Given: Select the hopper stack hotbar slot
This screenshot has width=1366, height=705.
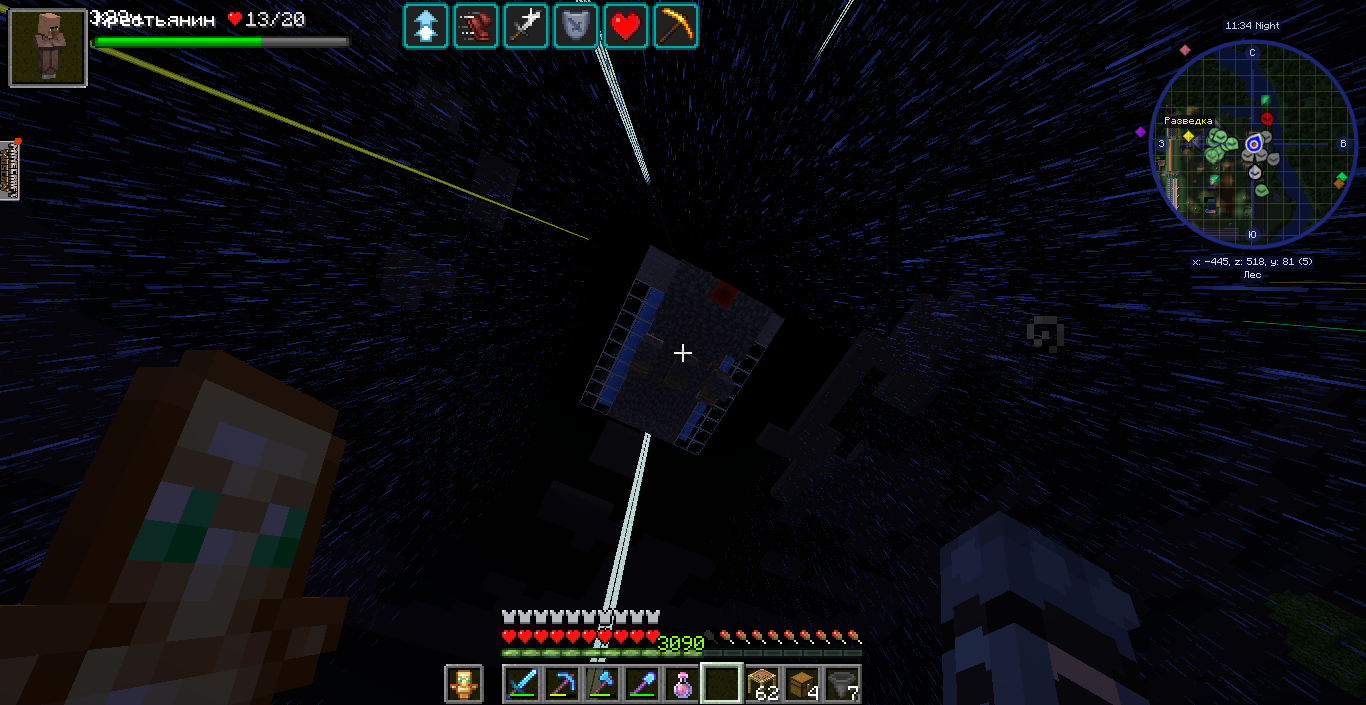Looking at the screenshot, I should click(842, 684).
